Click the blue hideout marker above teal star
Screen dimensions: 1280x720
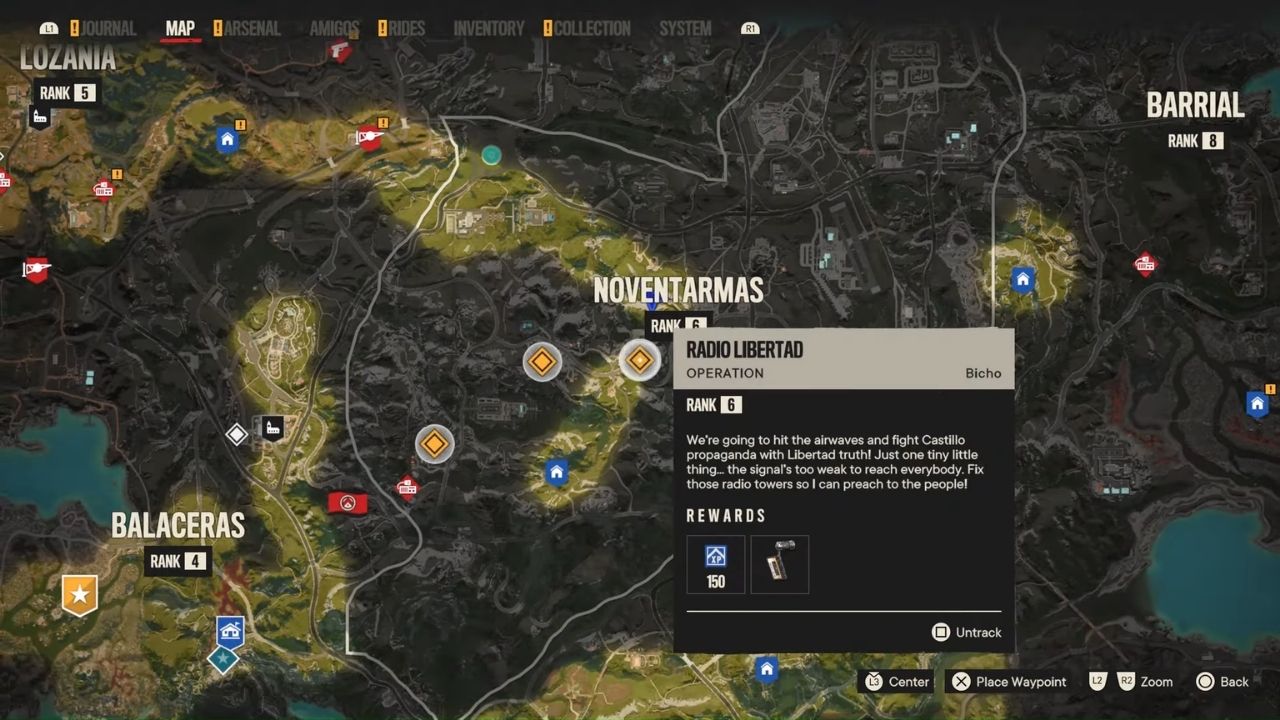[x=230, y=631]
